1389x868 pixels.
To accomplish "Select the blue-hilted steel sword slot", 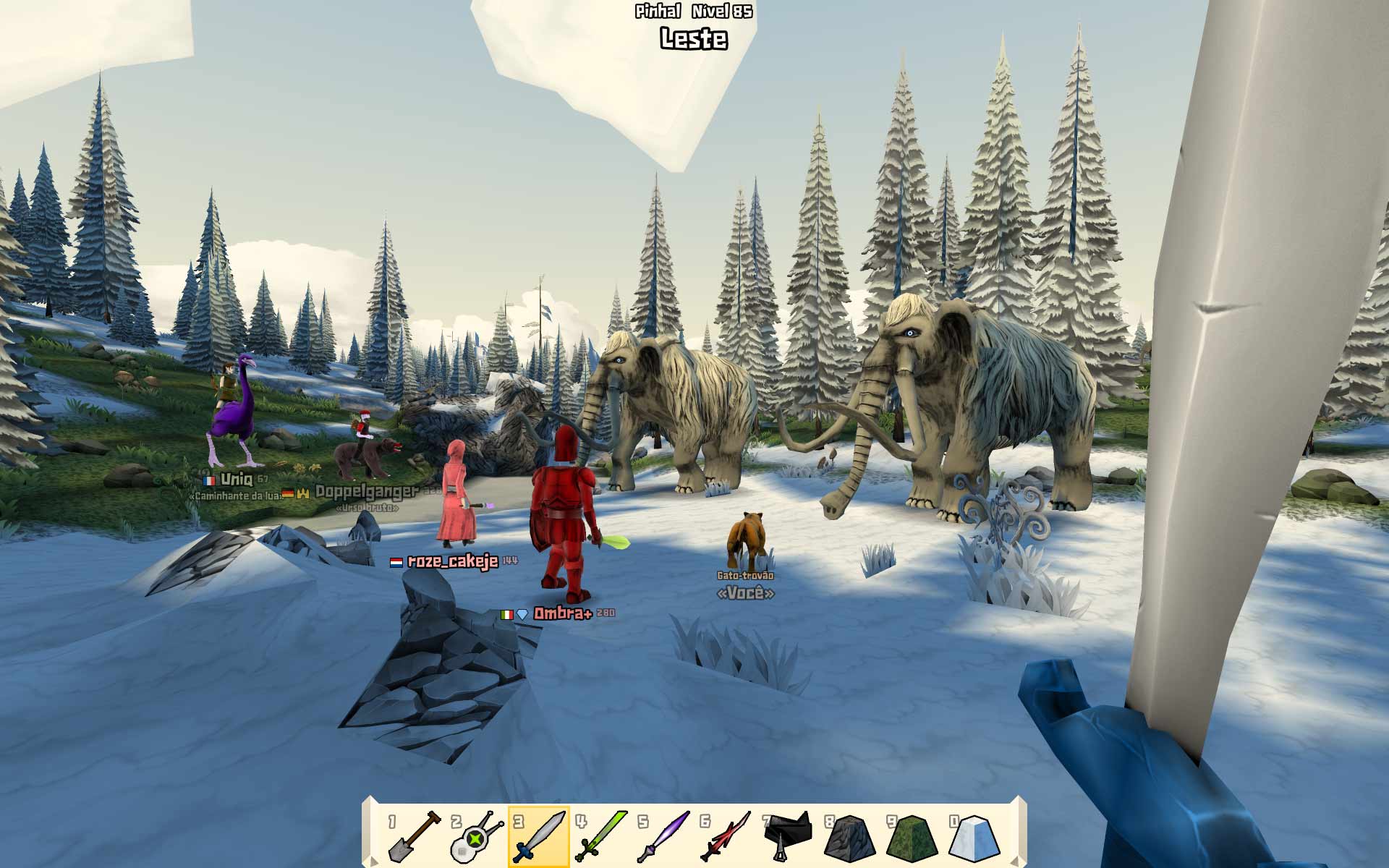I will pyautogui.click(x=539, y=836).
